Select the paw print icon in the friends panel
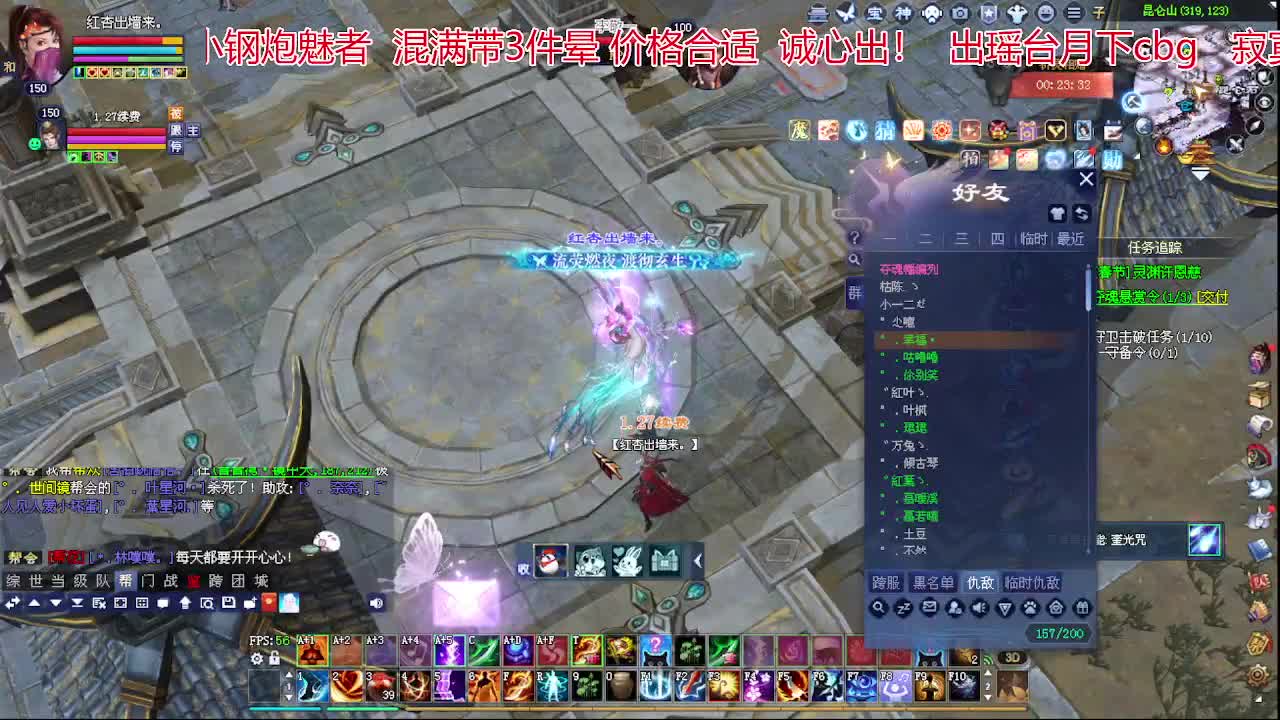The height and width of the screenshot is (720, 1280). click(x=1032, y=609)
